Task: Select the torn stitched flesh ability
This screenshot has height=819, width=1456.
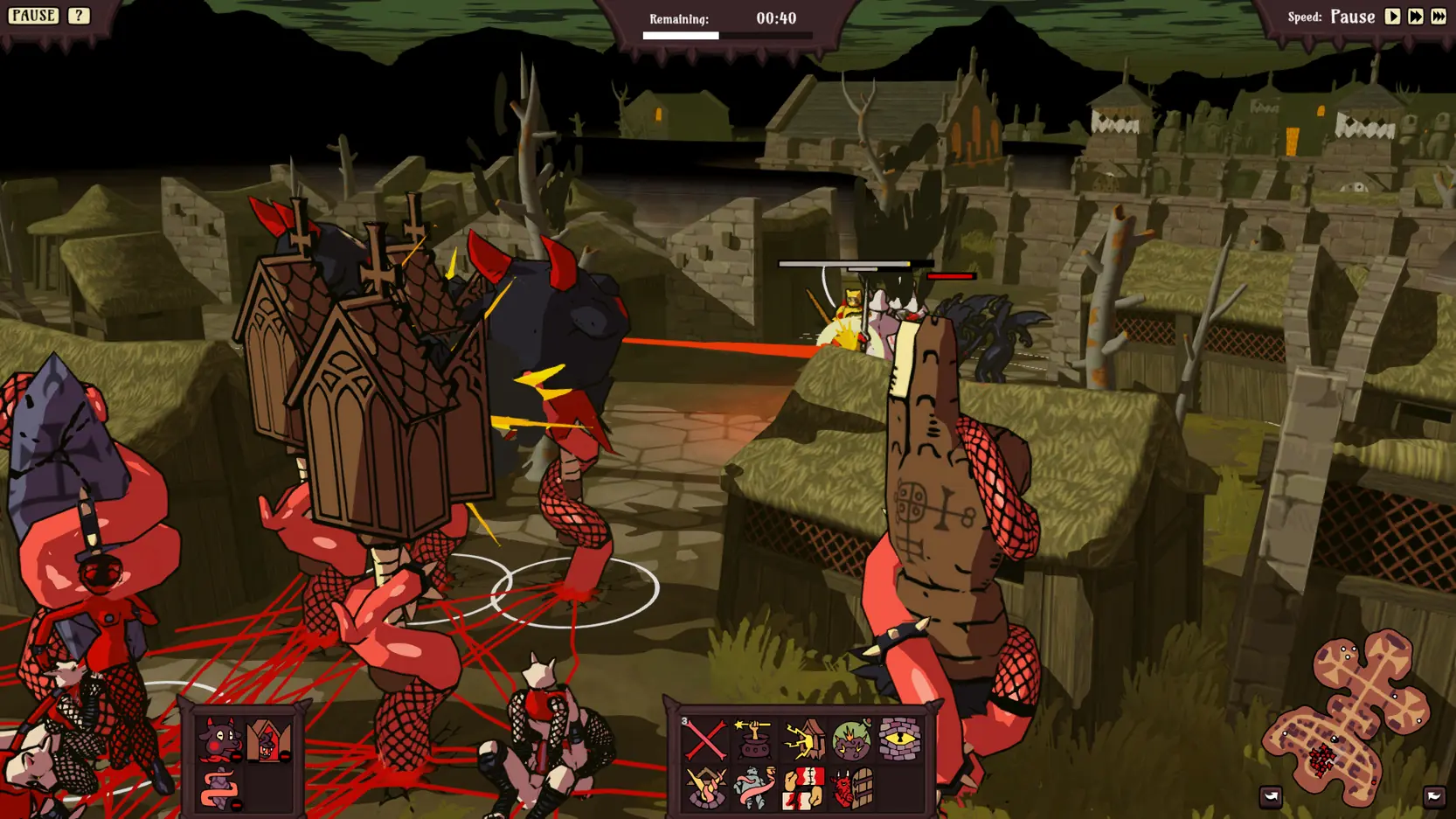Action: [x=802, y=788]
